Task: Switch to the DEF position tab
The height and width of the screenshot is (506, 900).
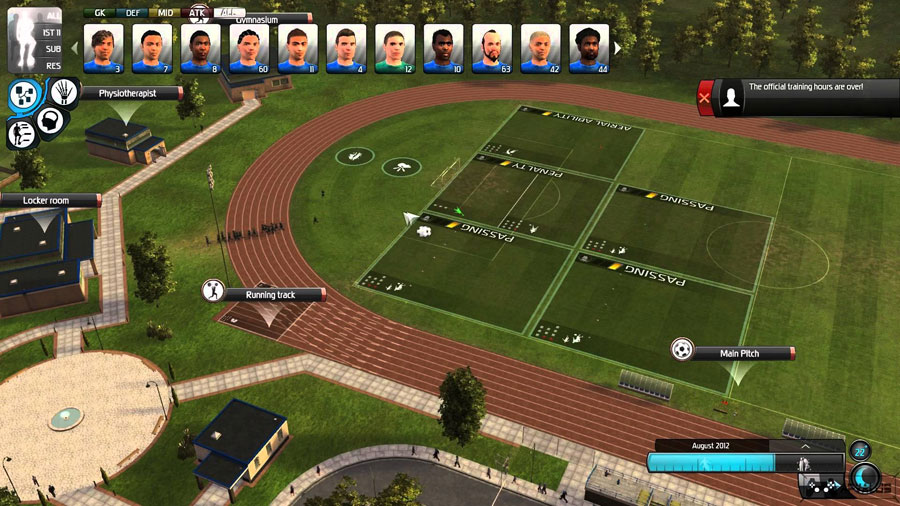Action: point(133,13)
